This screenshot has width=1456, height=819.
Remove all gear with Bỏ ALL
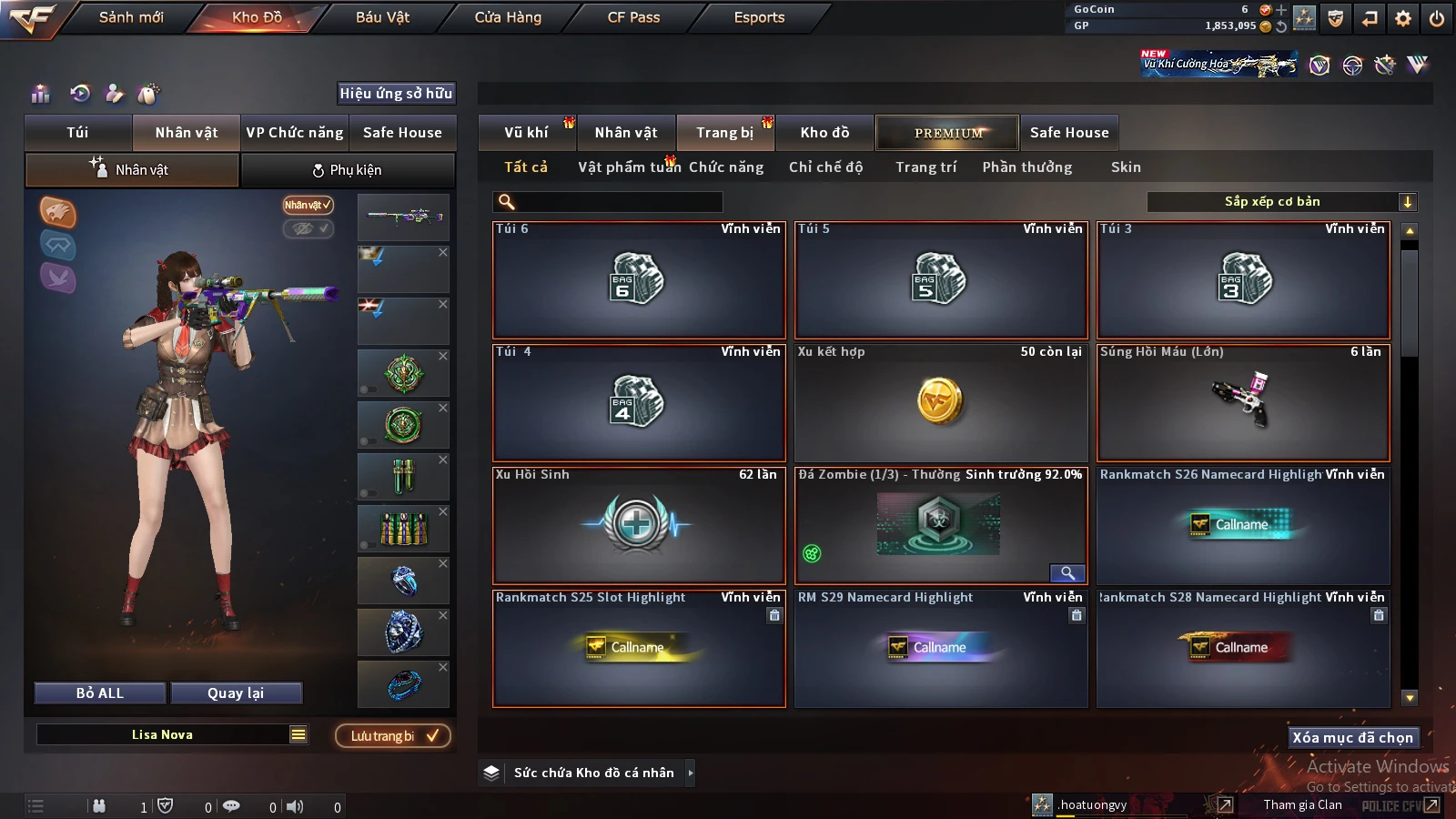coord(100,693)
